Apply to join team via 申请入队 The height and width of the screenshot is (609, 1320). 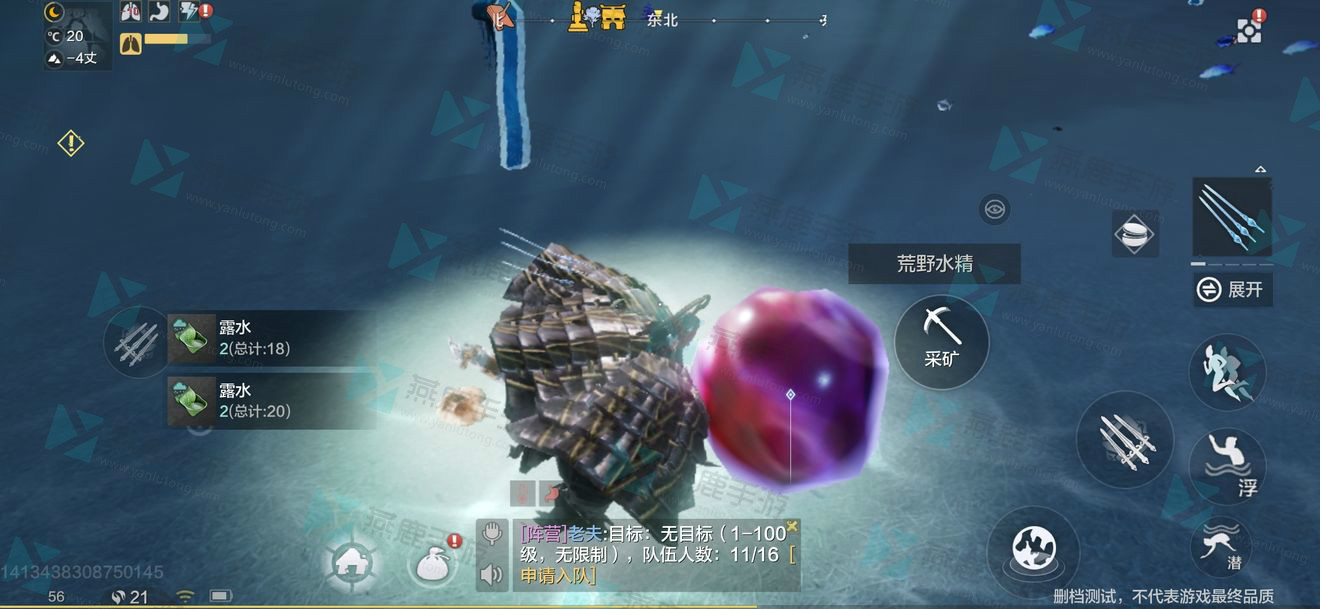click(556, 575)
